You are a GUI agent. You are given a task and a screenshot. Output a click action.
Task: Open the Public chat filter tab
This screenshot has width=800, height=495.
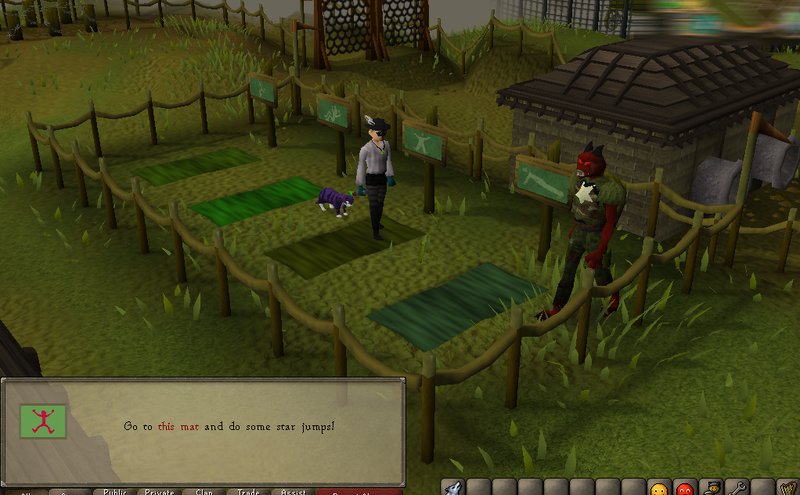[x=113, y=491]
